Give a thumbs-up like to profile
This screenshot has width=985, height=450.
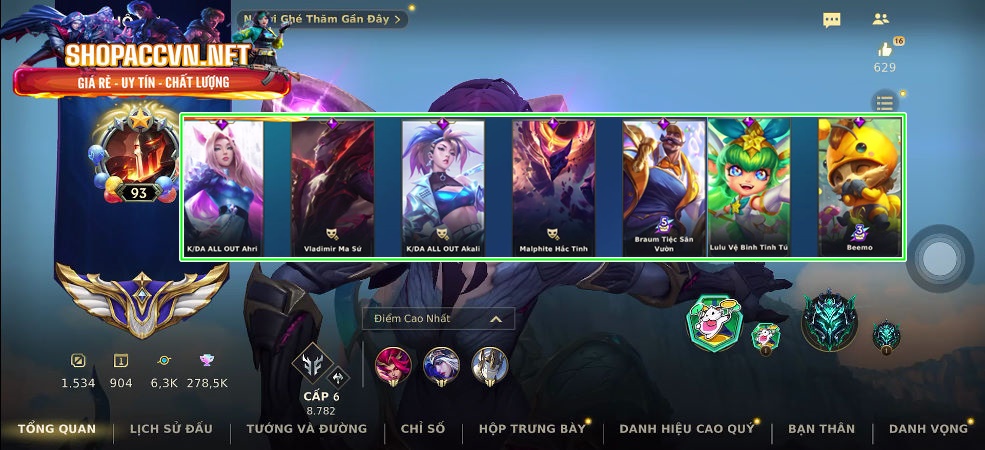click(885, 50)
